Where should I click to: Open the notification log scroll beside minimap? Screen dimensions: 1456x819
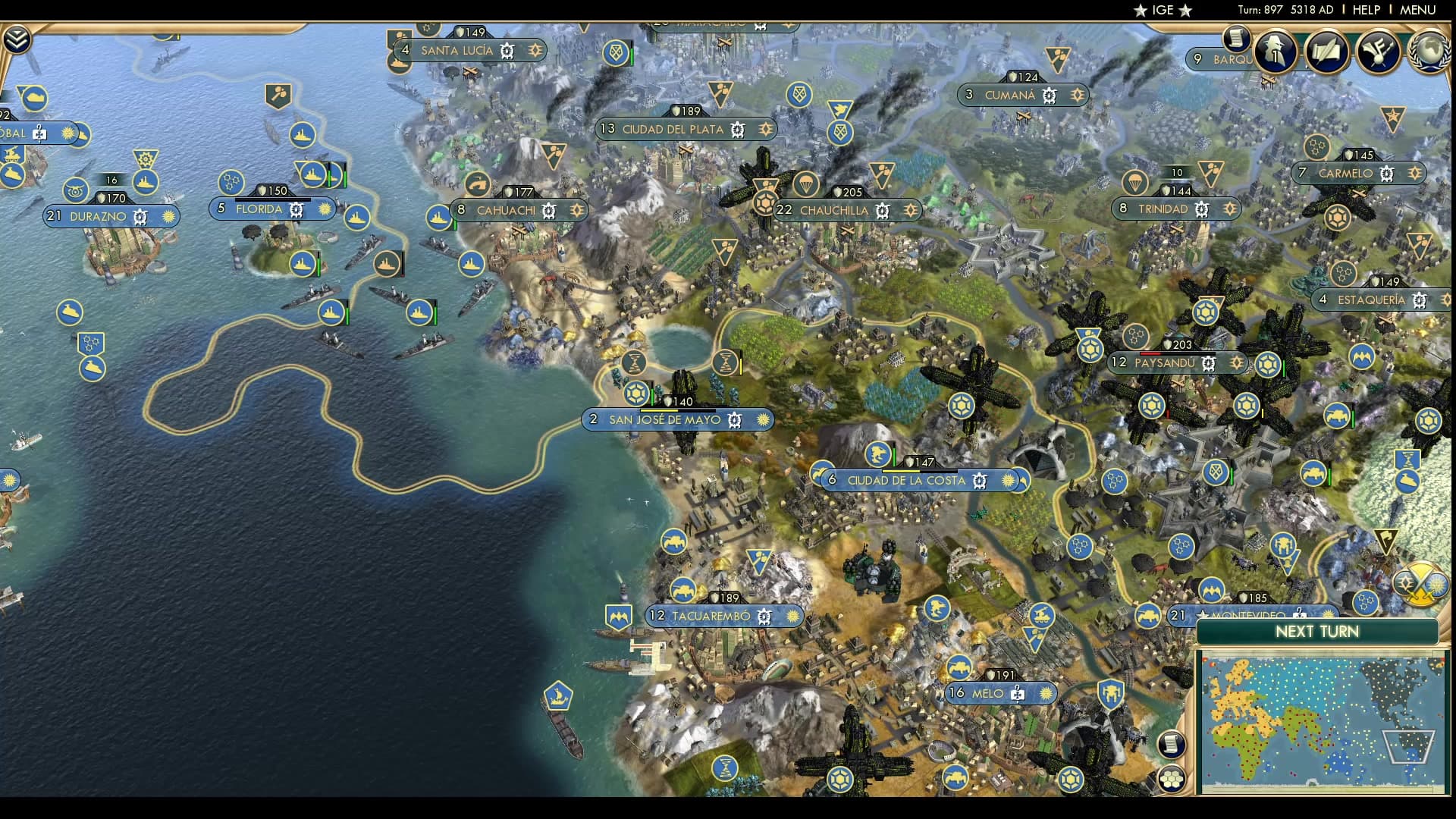tap(1172, 743)
